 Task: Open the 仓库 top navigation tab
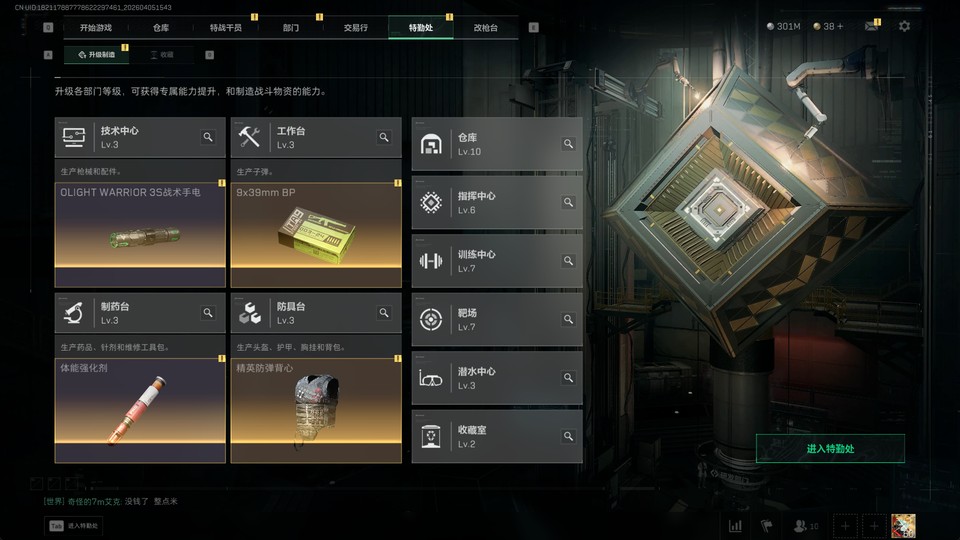point(161,28)
